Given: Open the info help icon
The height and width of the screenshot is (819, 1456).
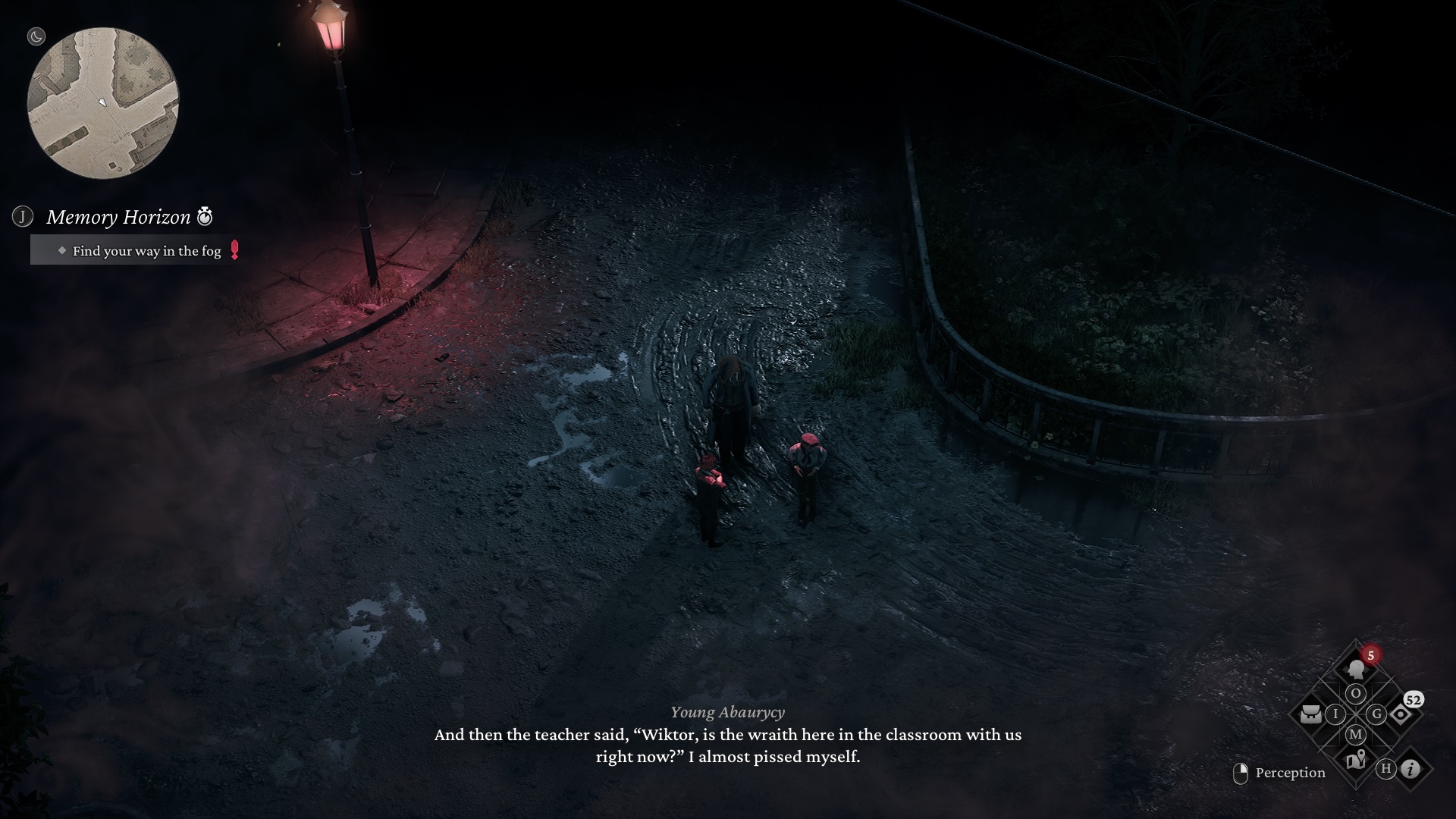Looking at the screenshot, I should [1410, 769].
